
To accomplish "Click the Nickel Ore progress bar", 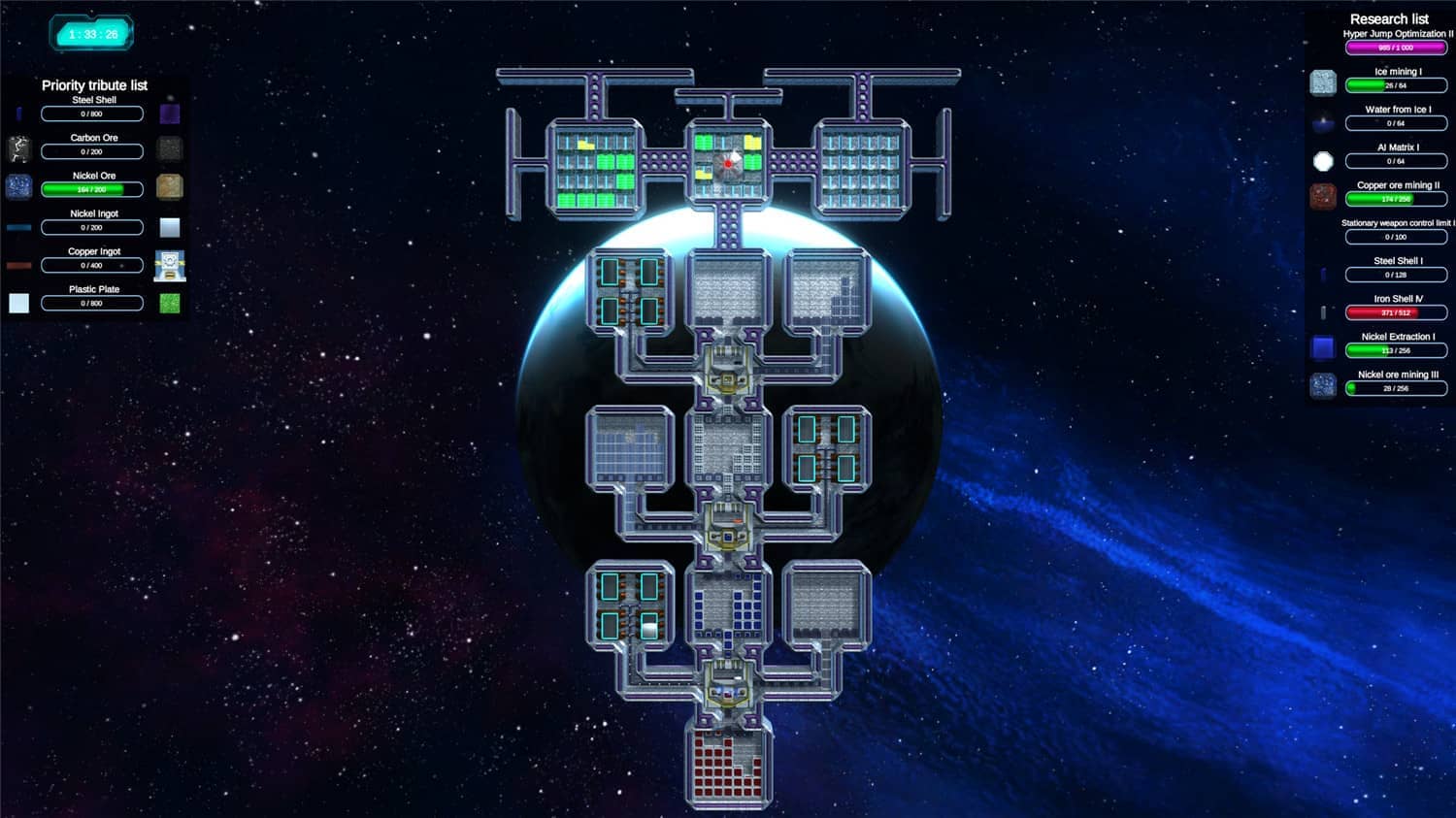I will (91, 189).
